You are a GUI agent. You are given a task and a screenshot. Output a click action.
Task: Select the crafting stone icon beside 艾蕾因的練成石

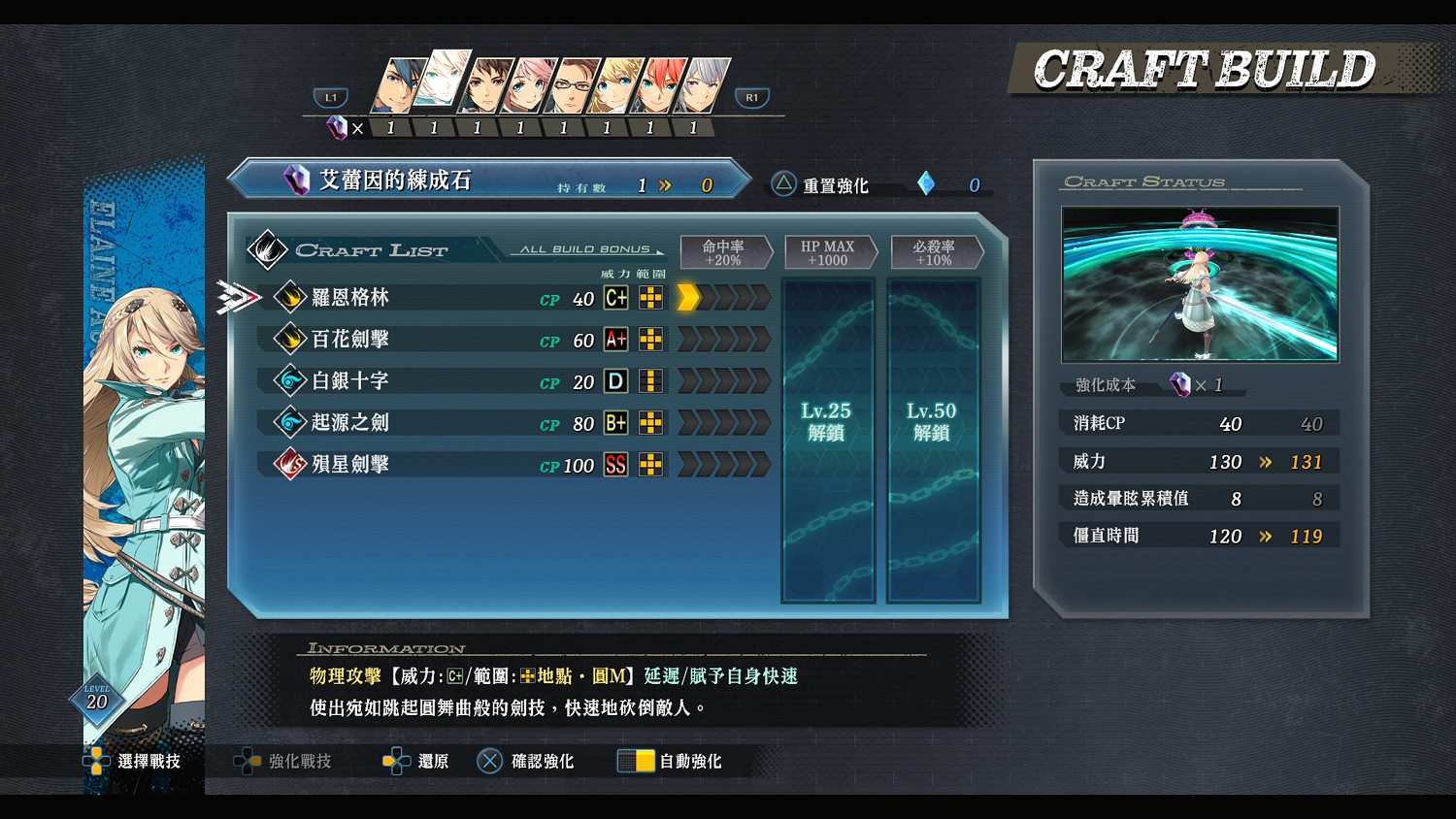[x=294, y=179]
